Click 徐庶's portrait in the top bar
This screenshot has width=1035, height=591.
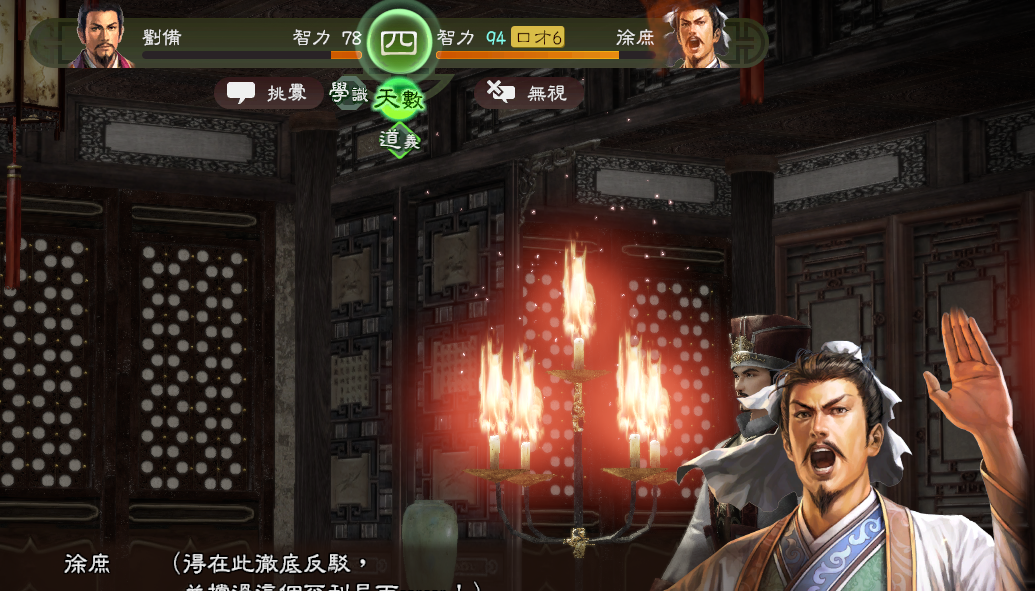click(x=698, y=35)
